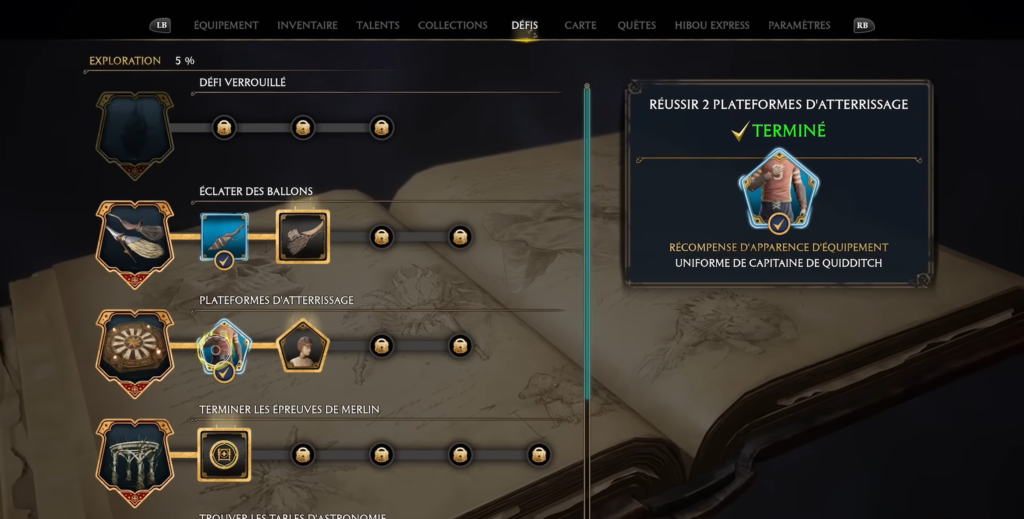Image resolution: width=1024 pixels, height=519 pixels.
Task: Show the Carte tab
Action: tap(580, 25)
